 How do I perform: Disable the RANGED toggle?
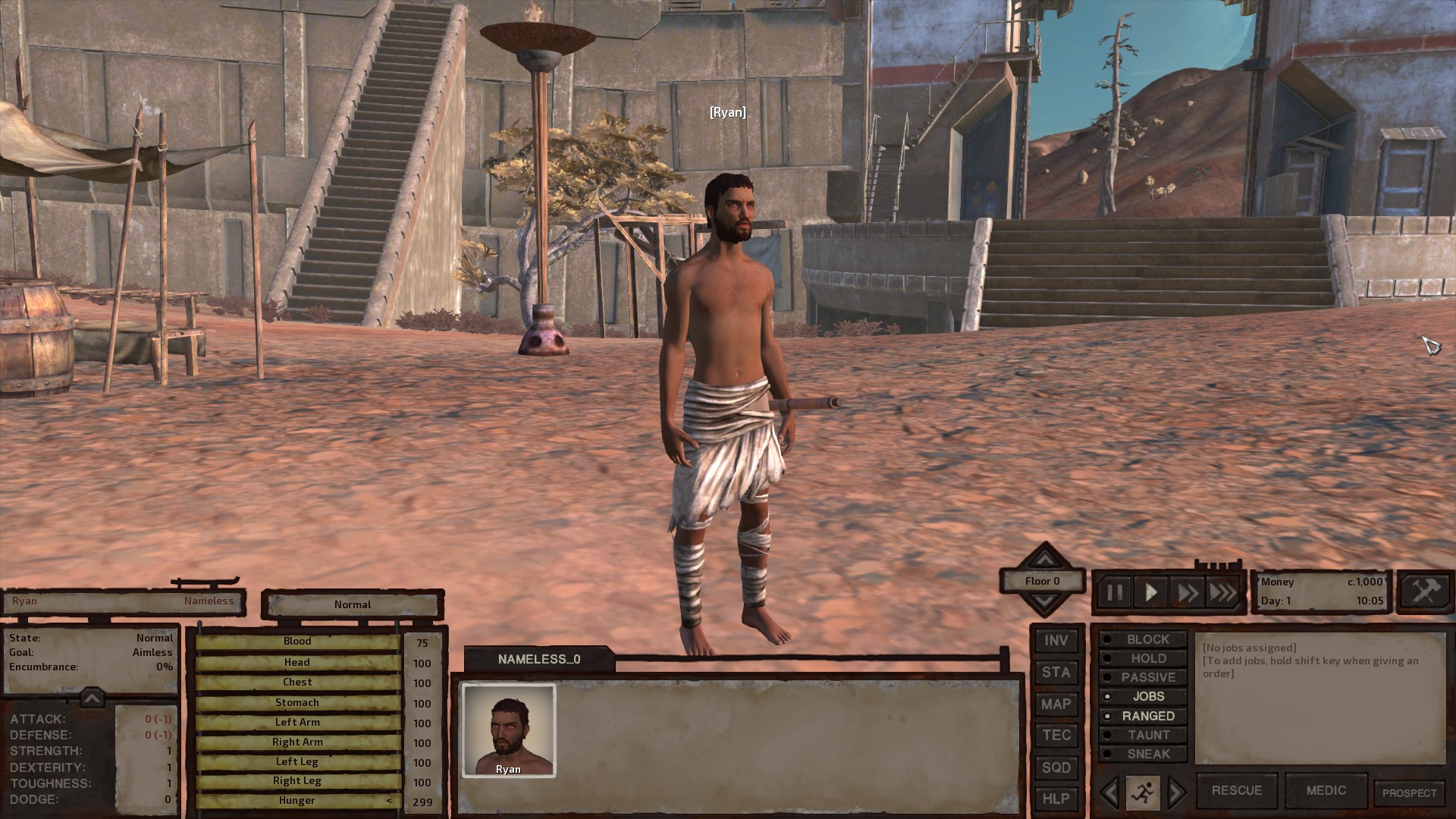click(x=1143, y=715)
